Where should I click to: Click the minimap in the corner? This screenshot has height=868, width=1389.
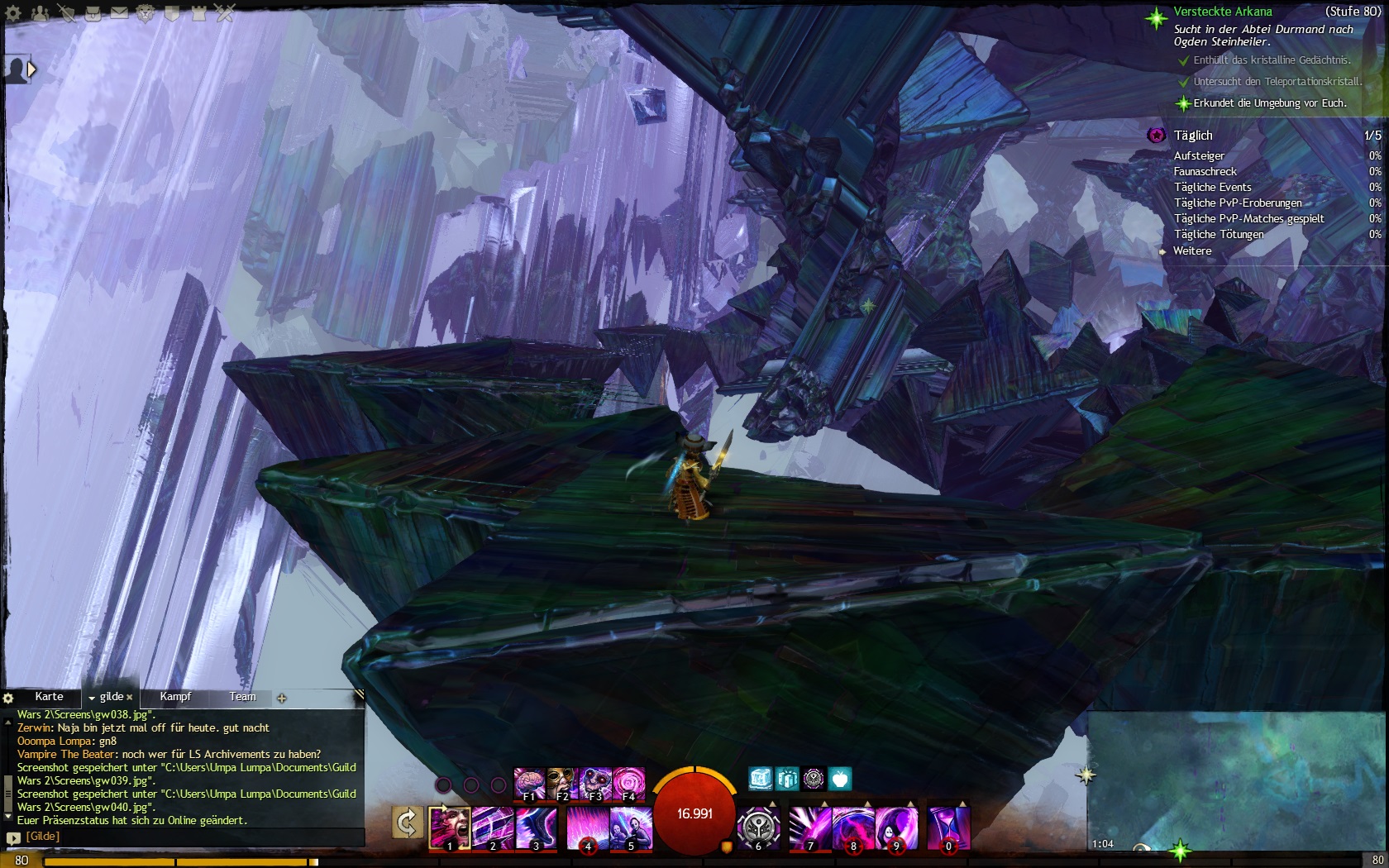[1236, 781]
